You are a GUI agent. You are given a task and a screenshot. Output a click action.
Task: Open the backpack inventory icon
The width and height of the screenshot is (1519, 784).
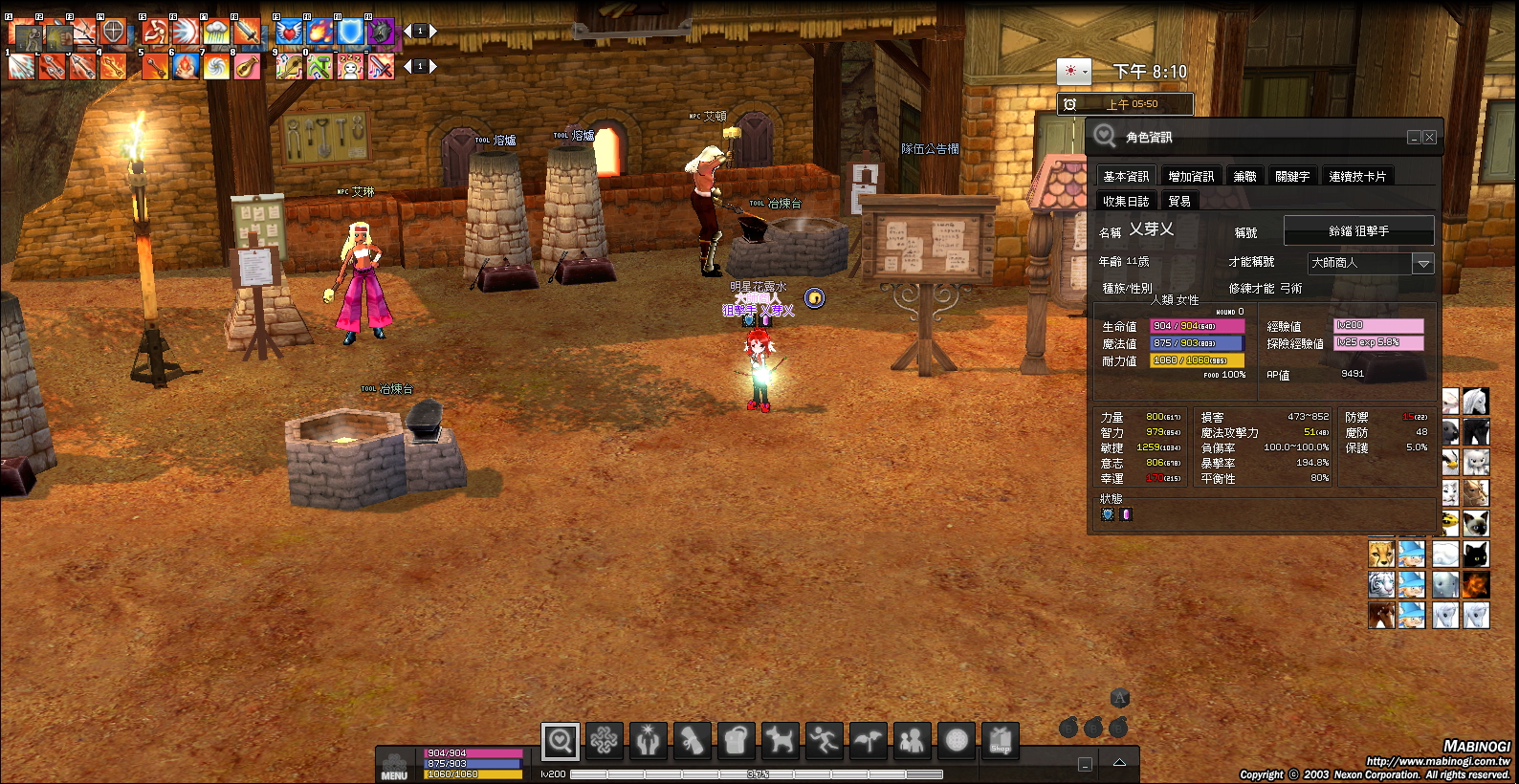point(736,740)
